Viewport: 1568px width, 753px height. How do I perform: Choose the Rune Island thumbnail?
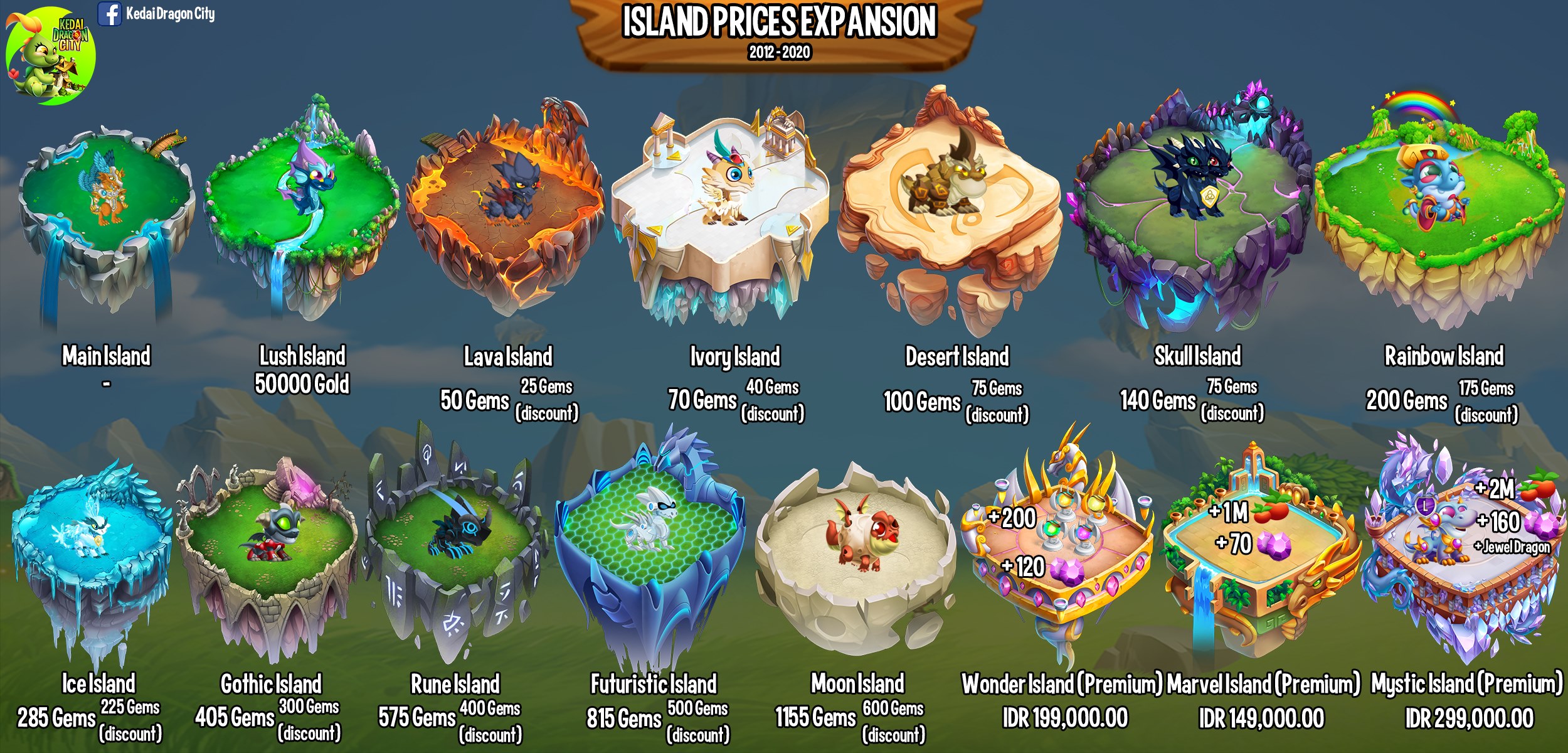coord(455,552)
